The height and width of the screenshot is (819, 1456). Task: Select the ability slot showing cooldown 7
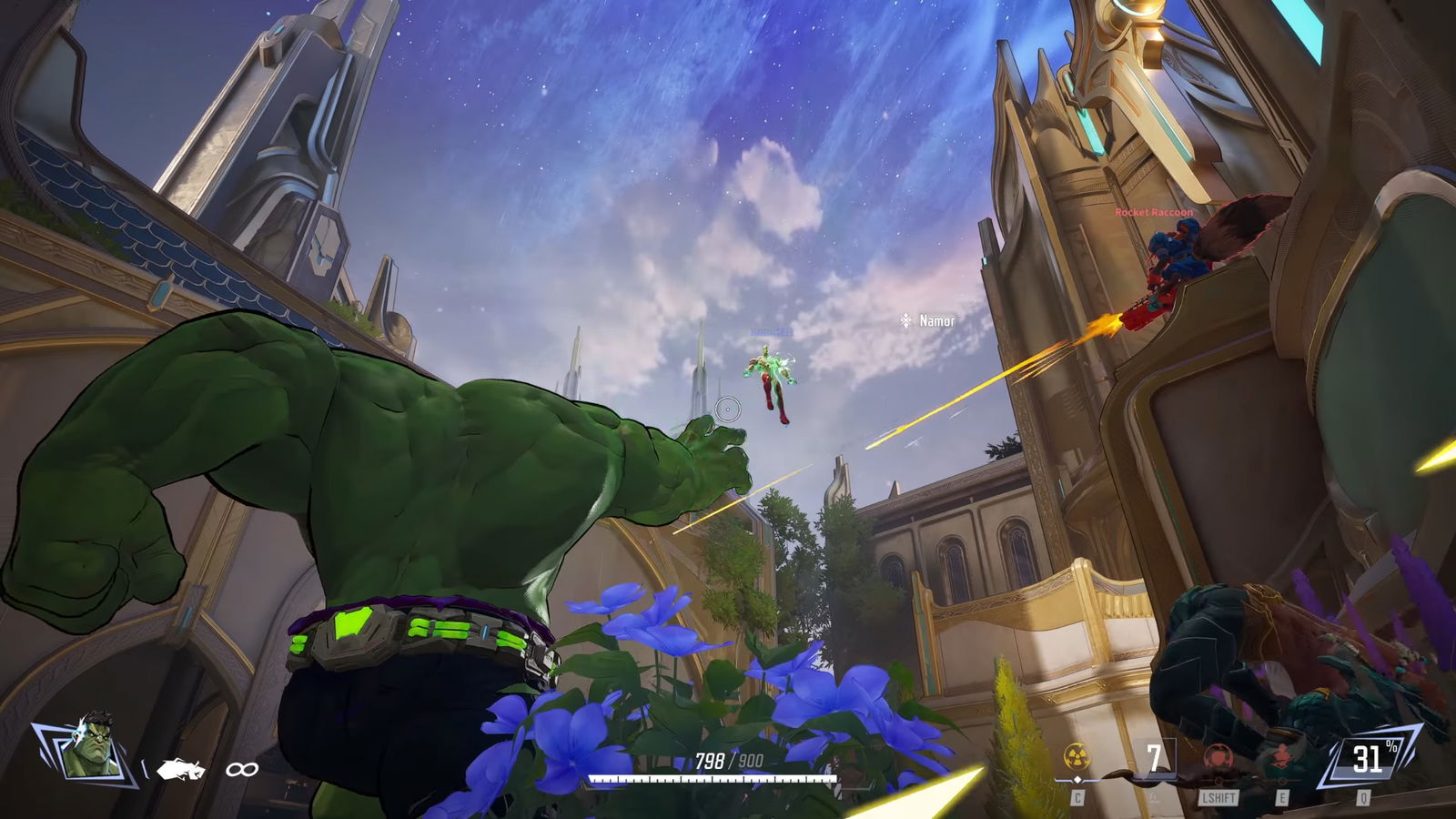[x=1154, y=758]
